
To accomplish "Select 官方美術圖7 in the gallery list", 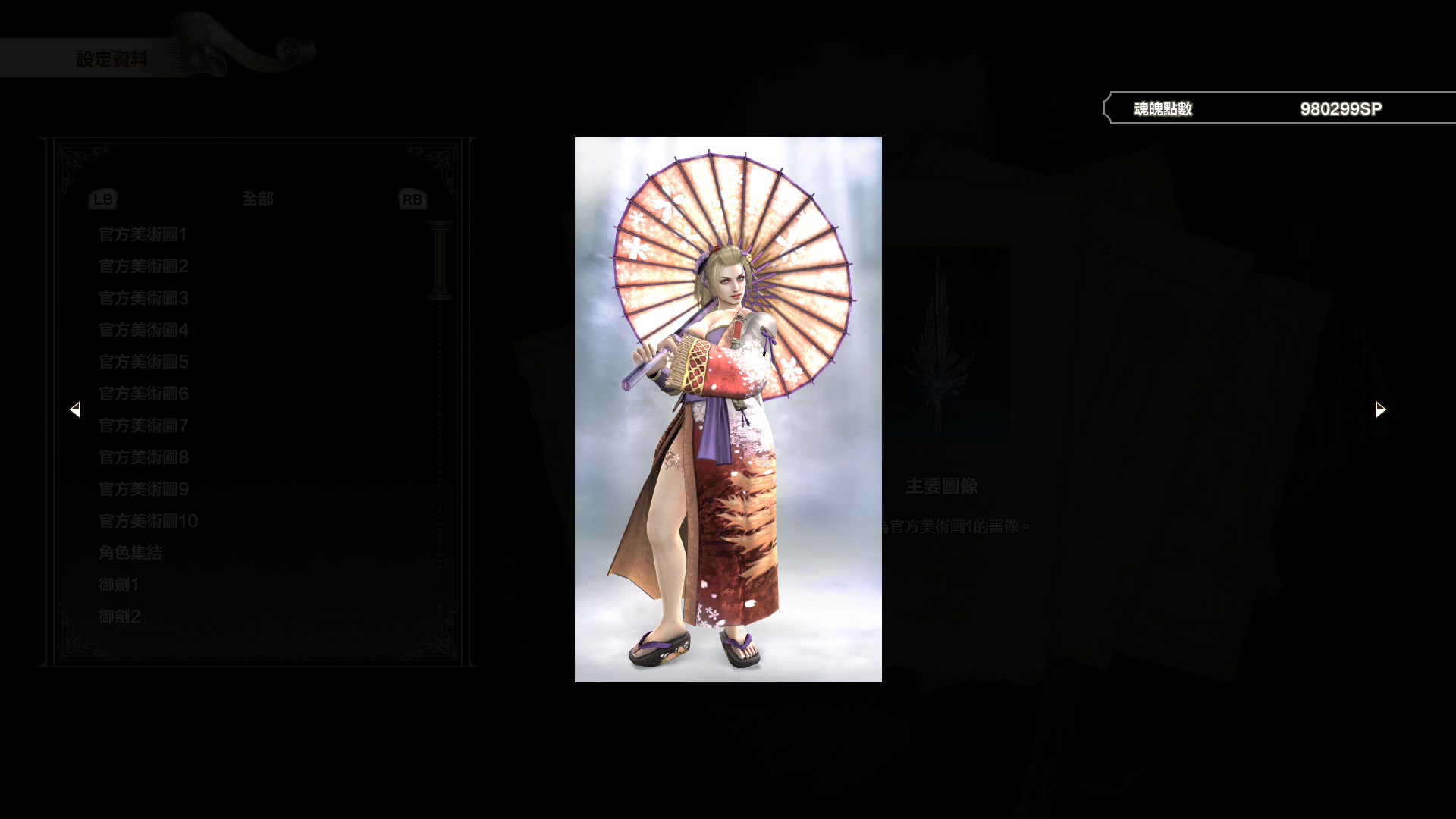I will (x=143, y=426).
